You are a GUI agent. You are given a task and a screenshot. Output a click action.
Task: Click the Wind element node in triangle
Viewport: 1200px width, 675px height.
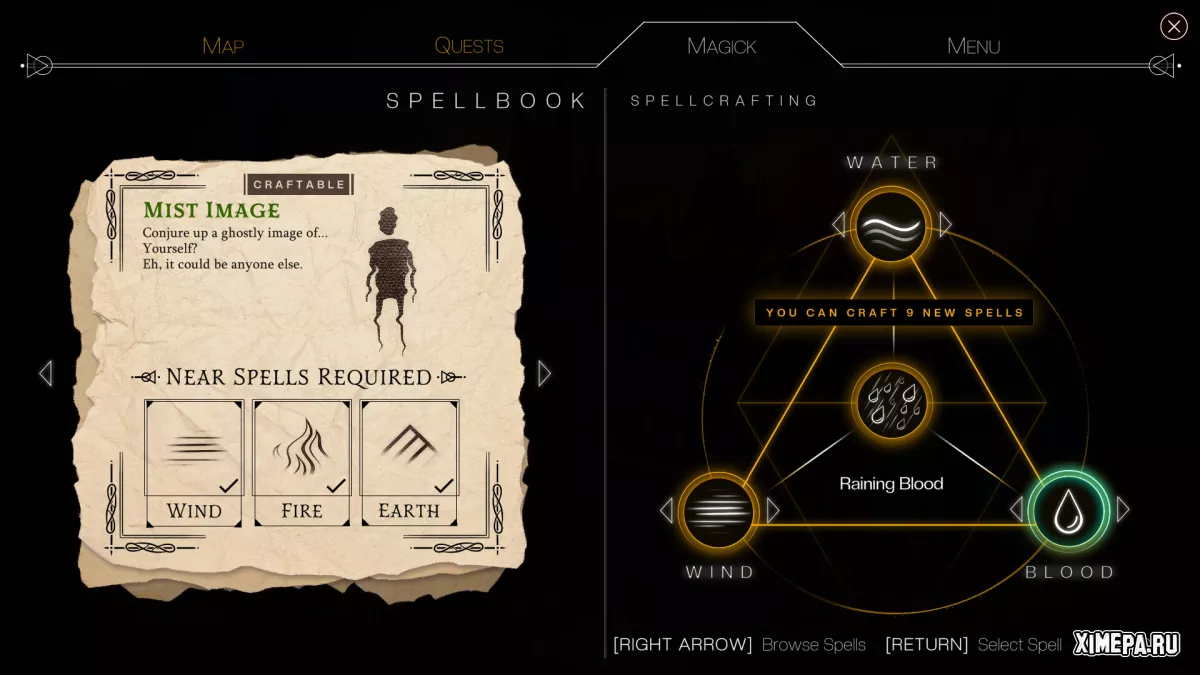tap(717, 511)
